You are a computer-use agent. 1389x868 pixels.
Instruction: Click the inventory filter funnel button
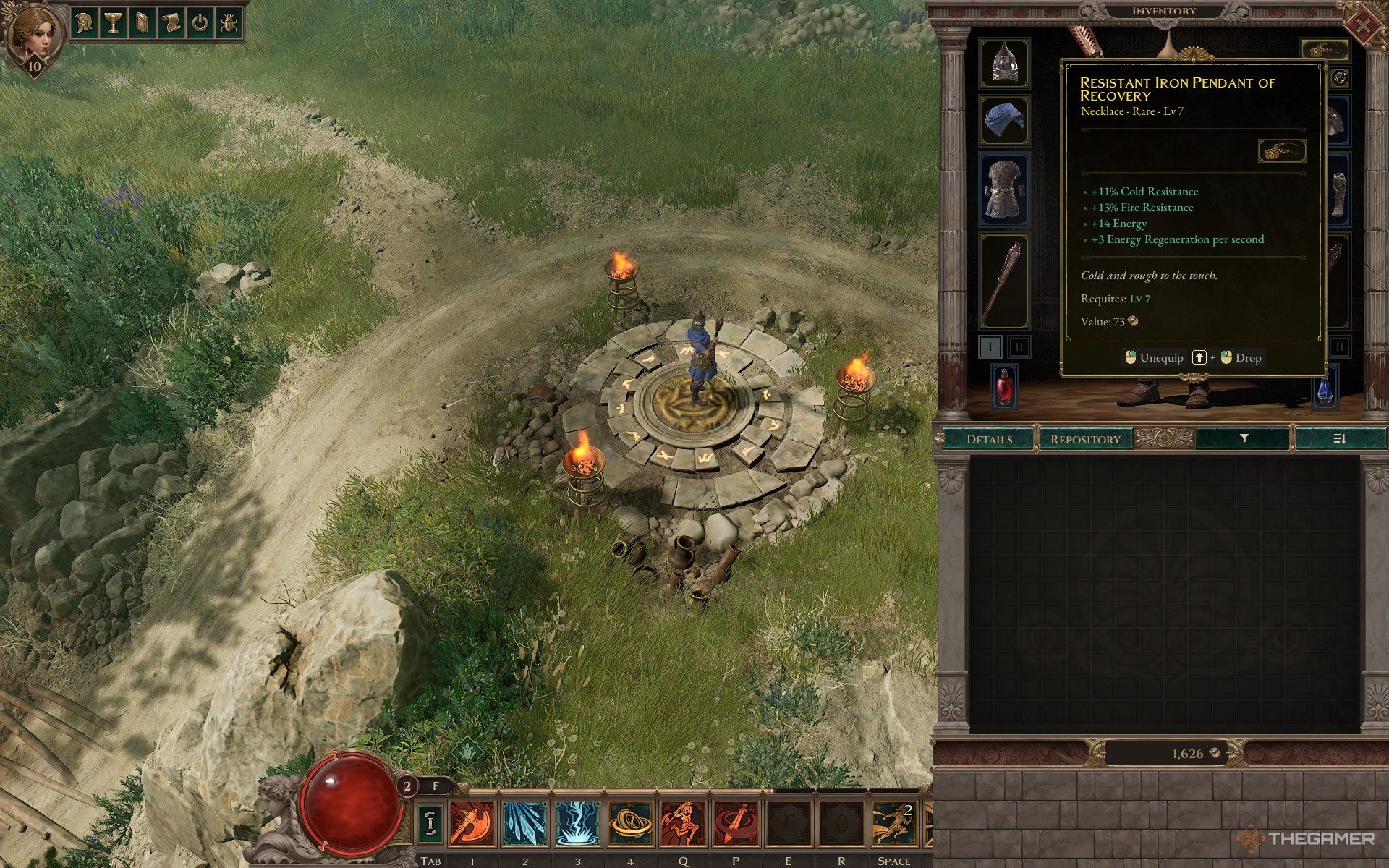(x=1244, y=438)
